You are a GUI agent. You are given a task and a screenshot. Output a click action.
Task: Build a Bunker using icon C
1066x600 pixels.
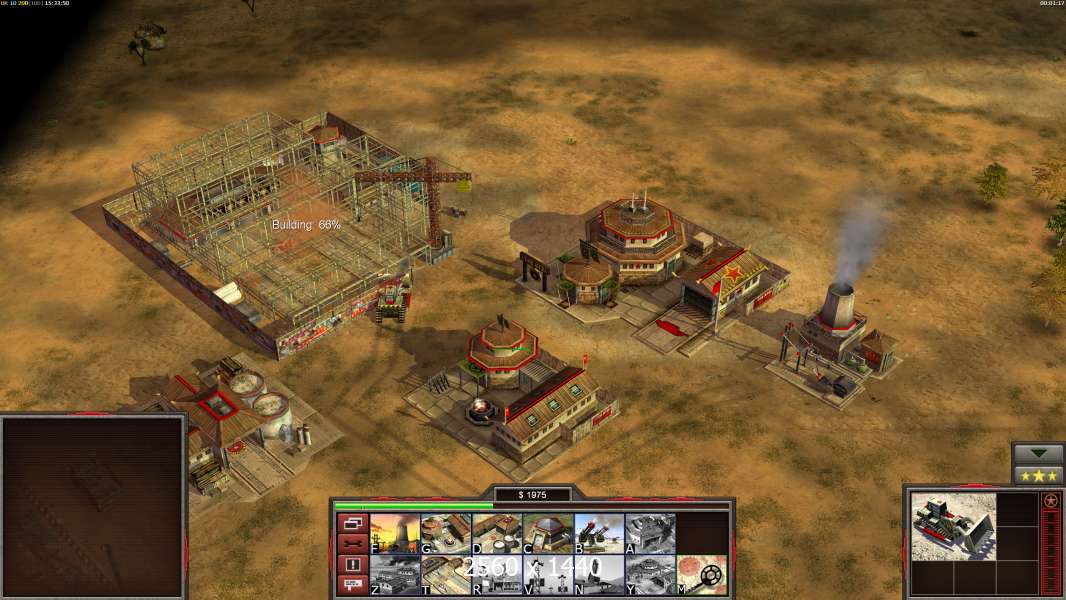[x=548, y=533]
